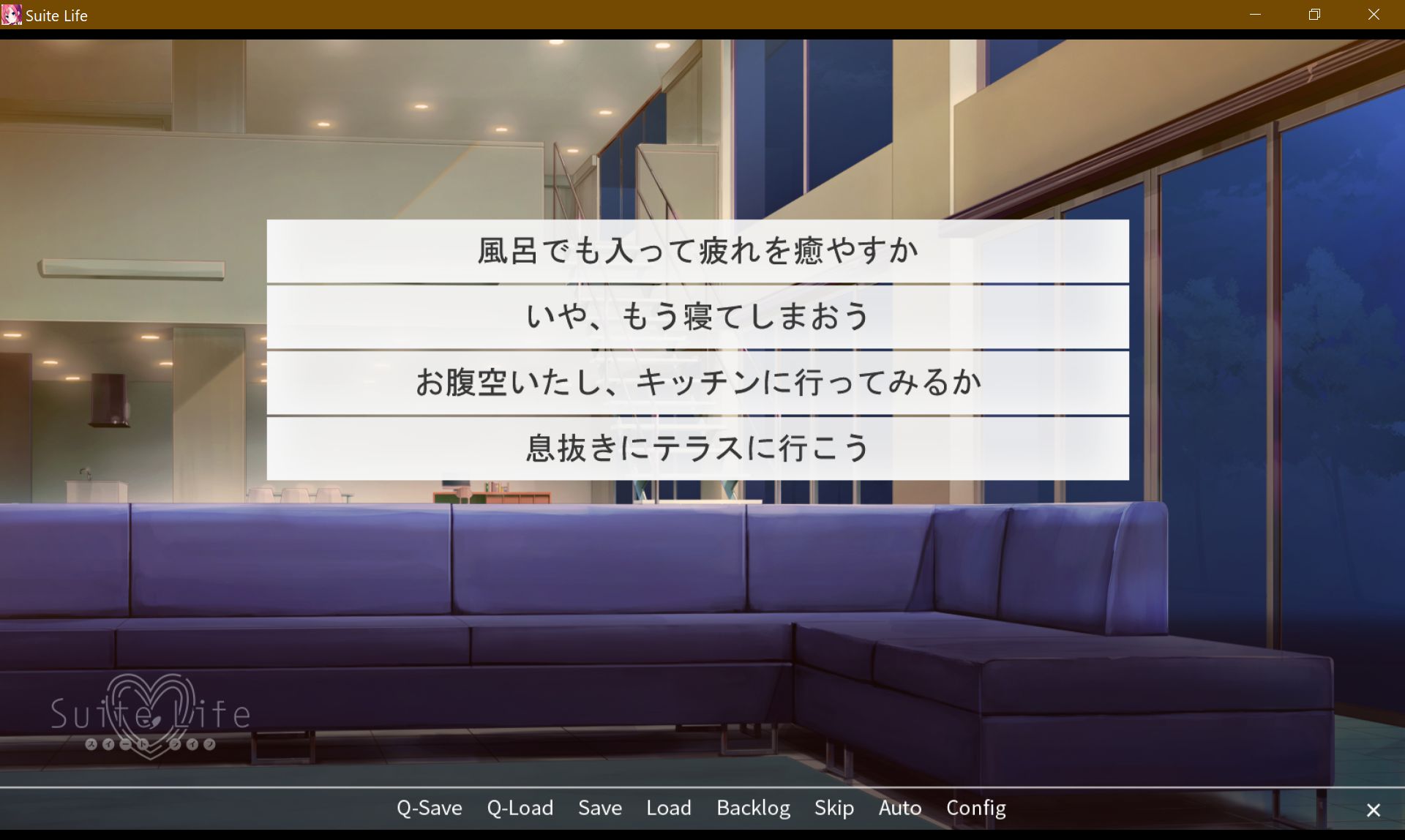This screenshot has width=1405, height=840.
Task: Select the choice to go to sleep
Action: pos(697,315)
